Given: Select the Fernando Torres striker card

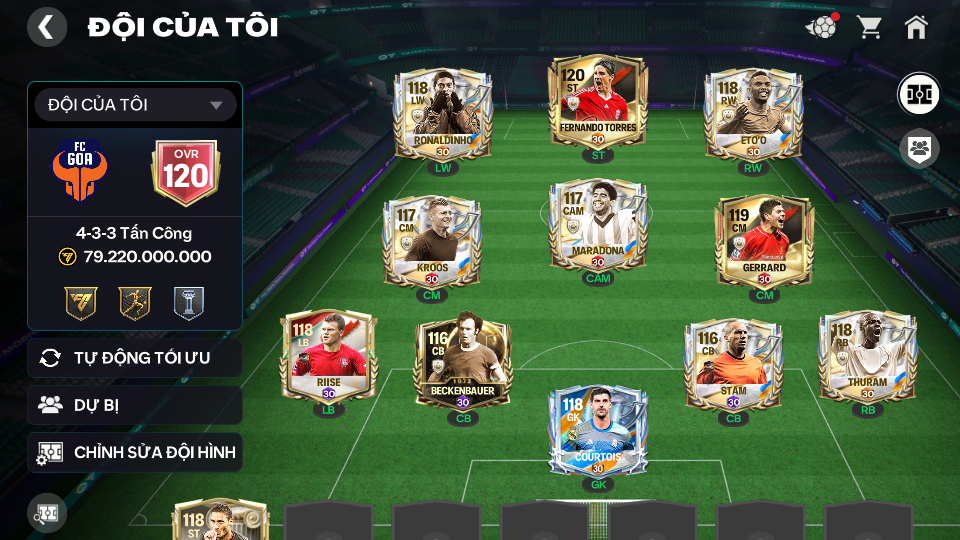Looking at the screenshot, I should coord(598,104).
